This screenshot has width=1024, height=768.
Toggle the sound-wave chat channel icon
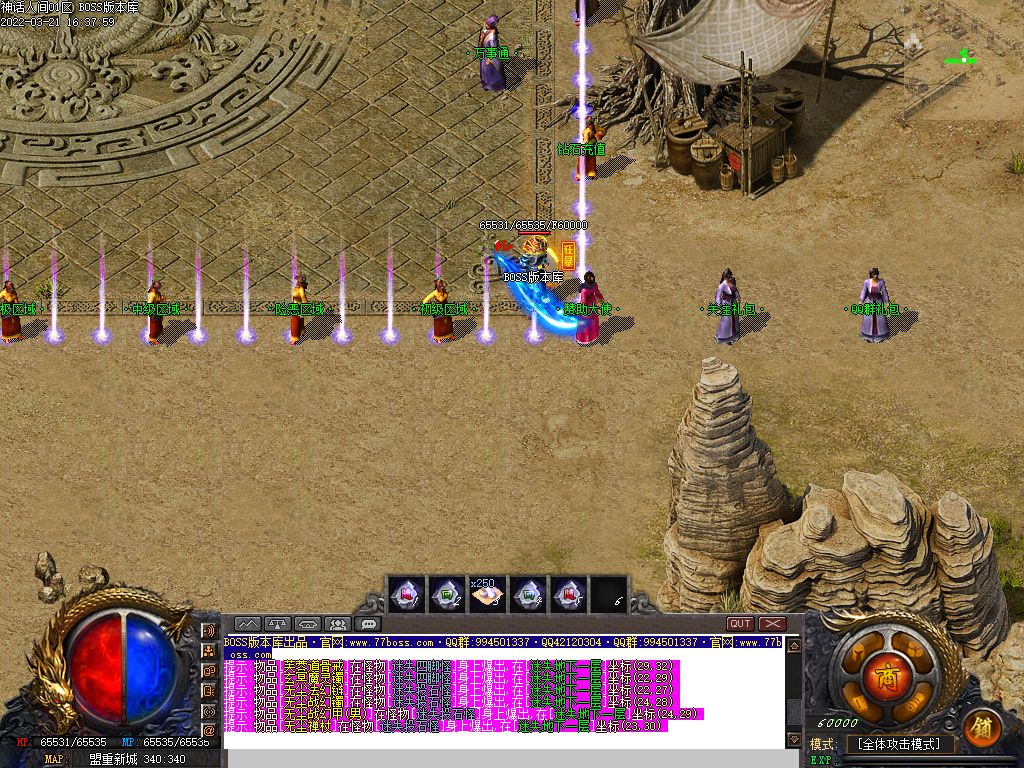(209, 631)
